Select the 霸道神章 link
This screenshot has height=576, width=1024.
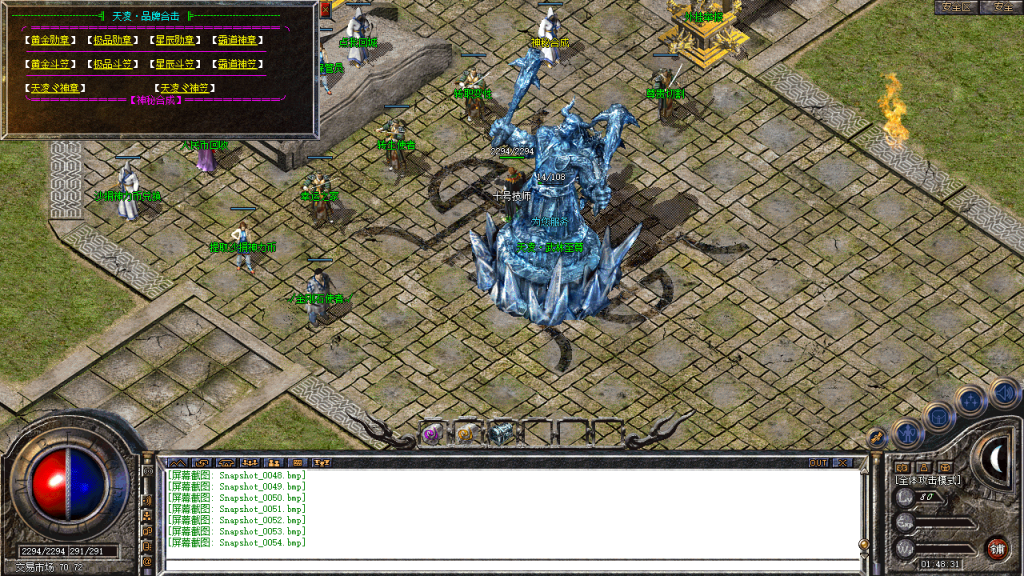pos(240,40)
